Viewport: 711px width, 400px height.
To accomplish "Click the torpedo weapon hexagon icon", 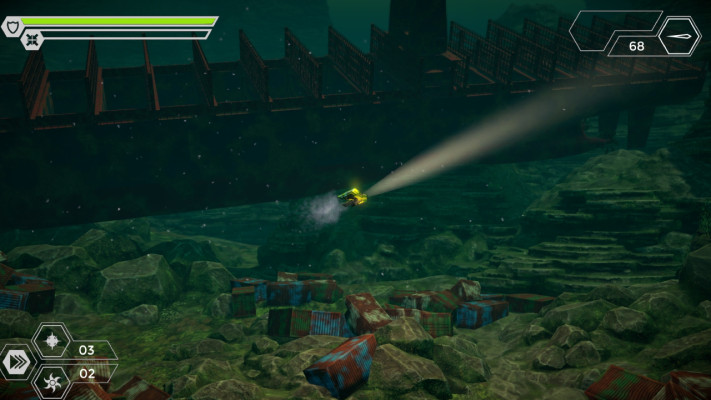I will 680,35.
